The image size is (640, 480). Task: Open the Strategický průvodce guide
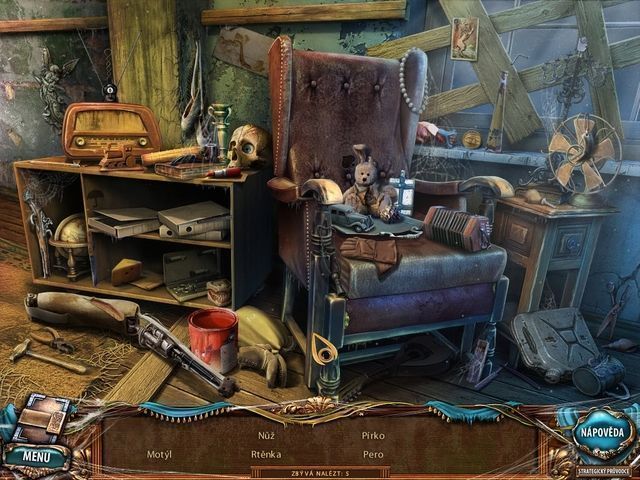[x=604, y=468]
